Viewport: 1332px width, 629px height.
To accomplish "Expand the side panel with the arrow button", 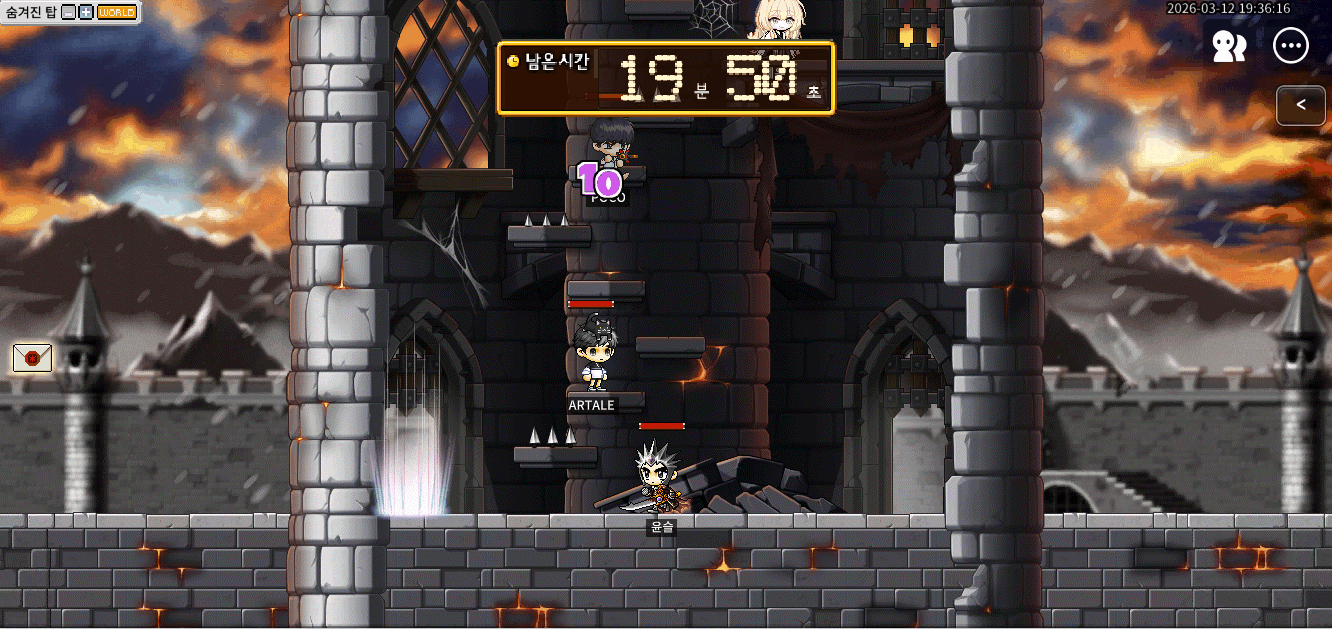I will click(x=1301, y=105).
